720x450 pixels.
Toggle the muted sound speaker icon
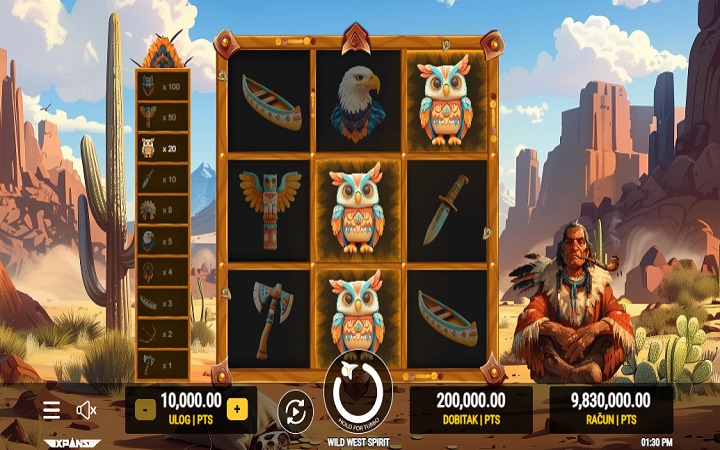point(87,409)
